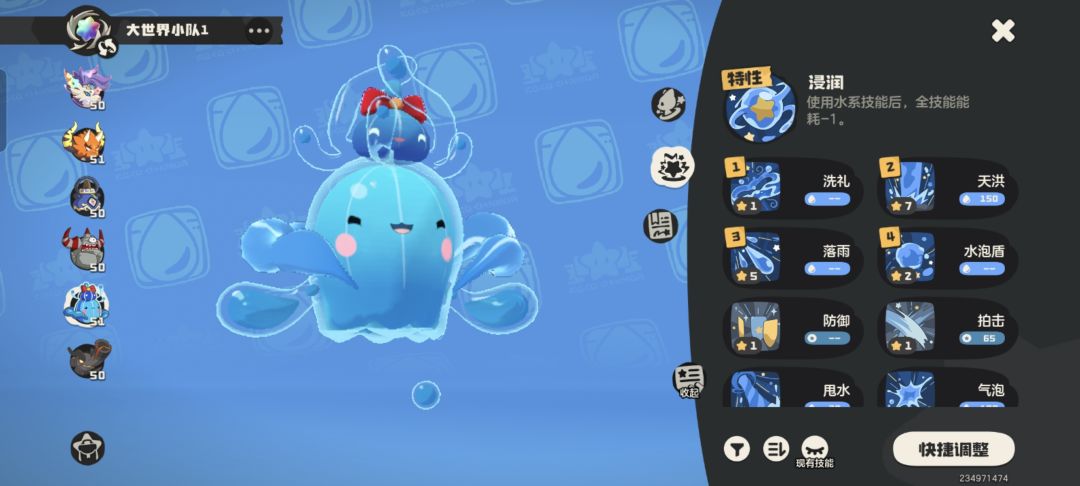This screenshot has height=486, width=1080.
Task: Select the 天洪 skill in slot 2
Action: tap(947, 187)
